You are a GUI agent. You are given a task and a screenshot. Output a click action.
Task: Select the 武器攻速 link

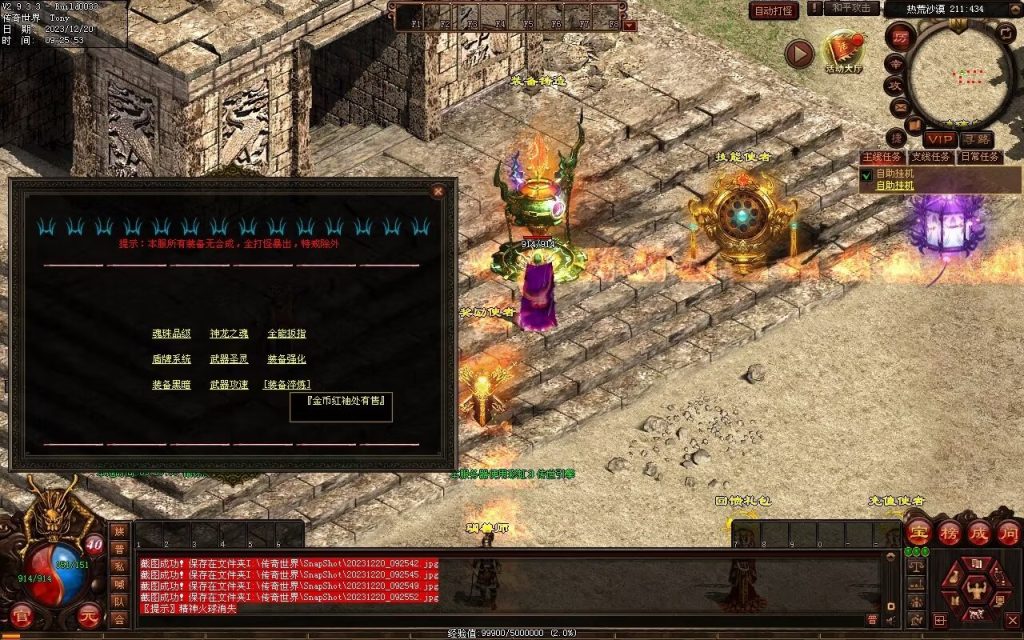coord(228,384)
